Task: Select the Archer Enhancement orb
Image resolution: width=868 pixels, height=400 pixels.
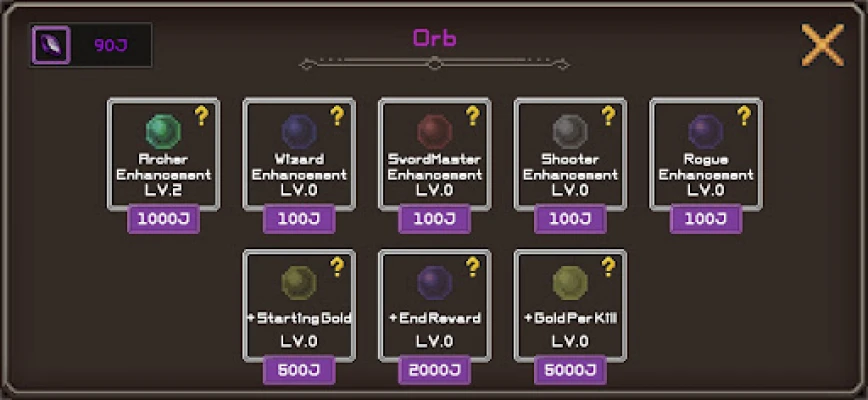Action: tap(162, 132)
